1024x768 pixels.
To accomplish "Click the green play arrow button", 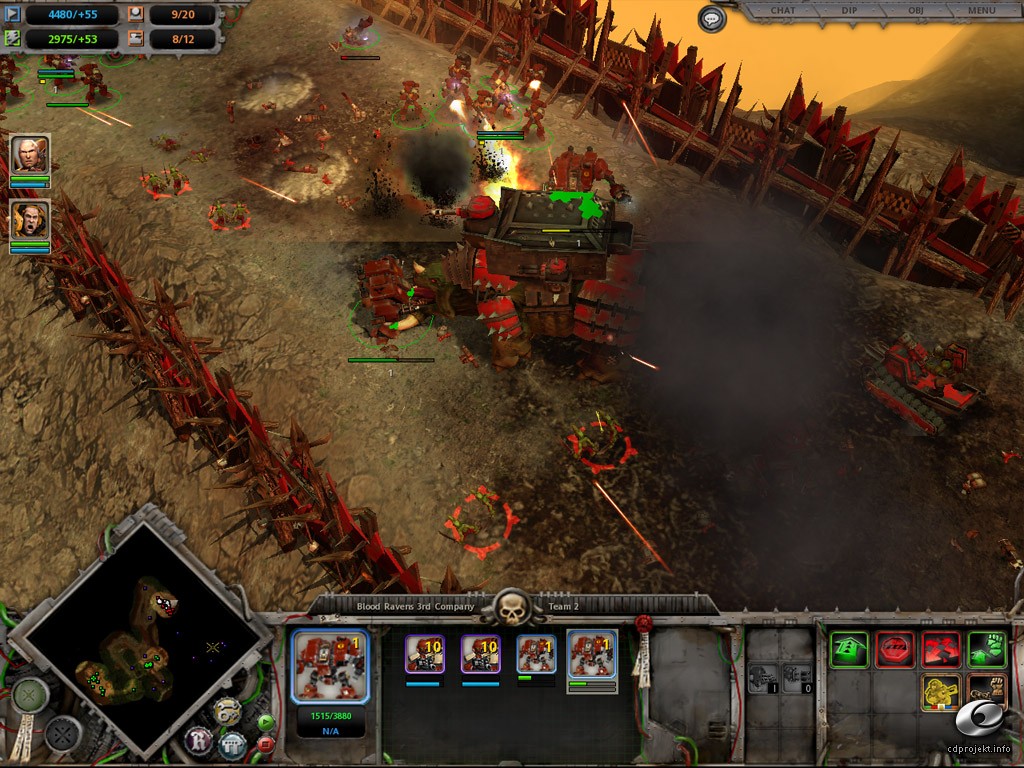I will tap(265, 722).
